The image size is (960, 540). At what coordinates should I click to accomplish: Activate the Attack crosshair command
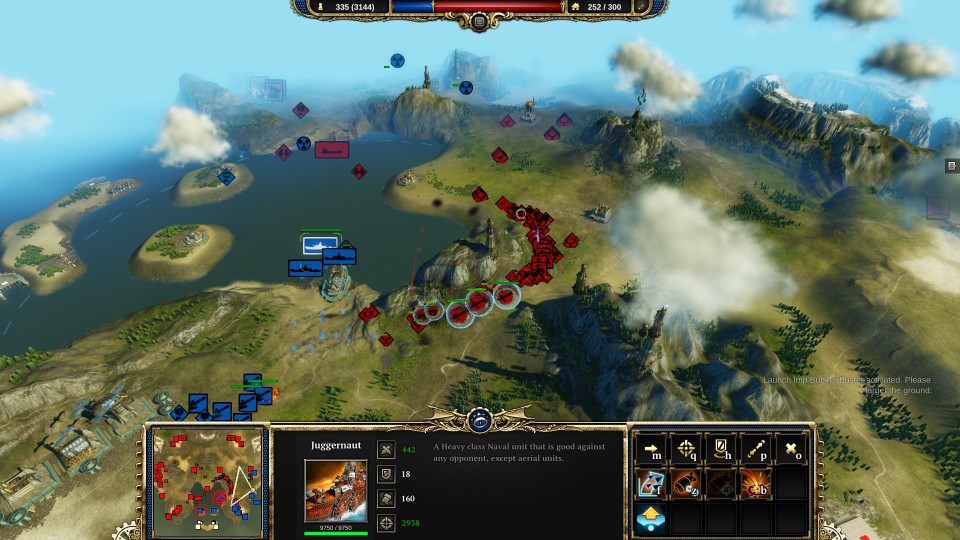point(687,450)
